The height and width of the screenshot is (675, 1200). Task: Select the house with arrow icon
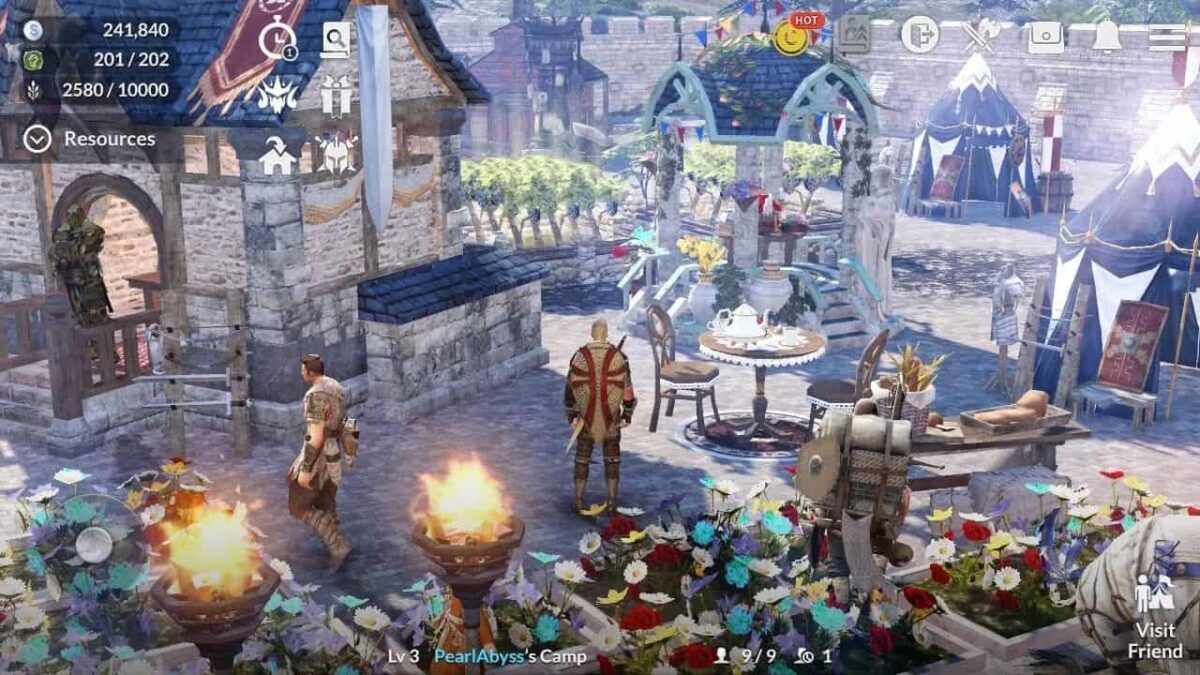click(277, 155)
